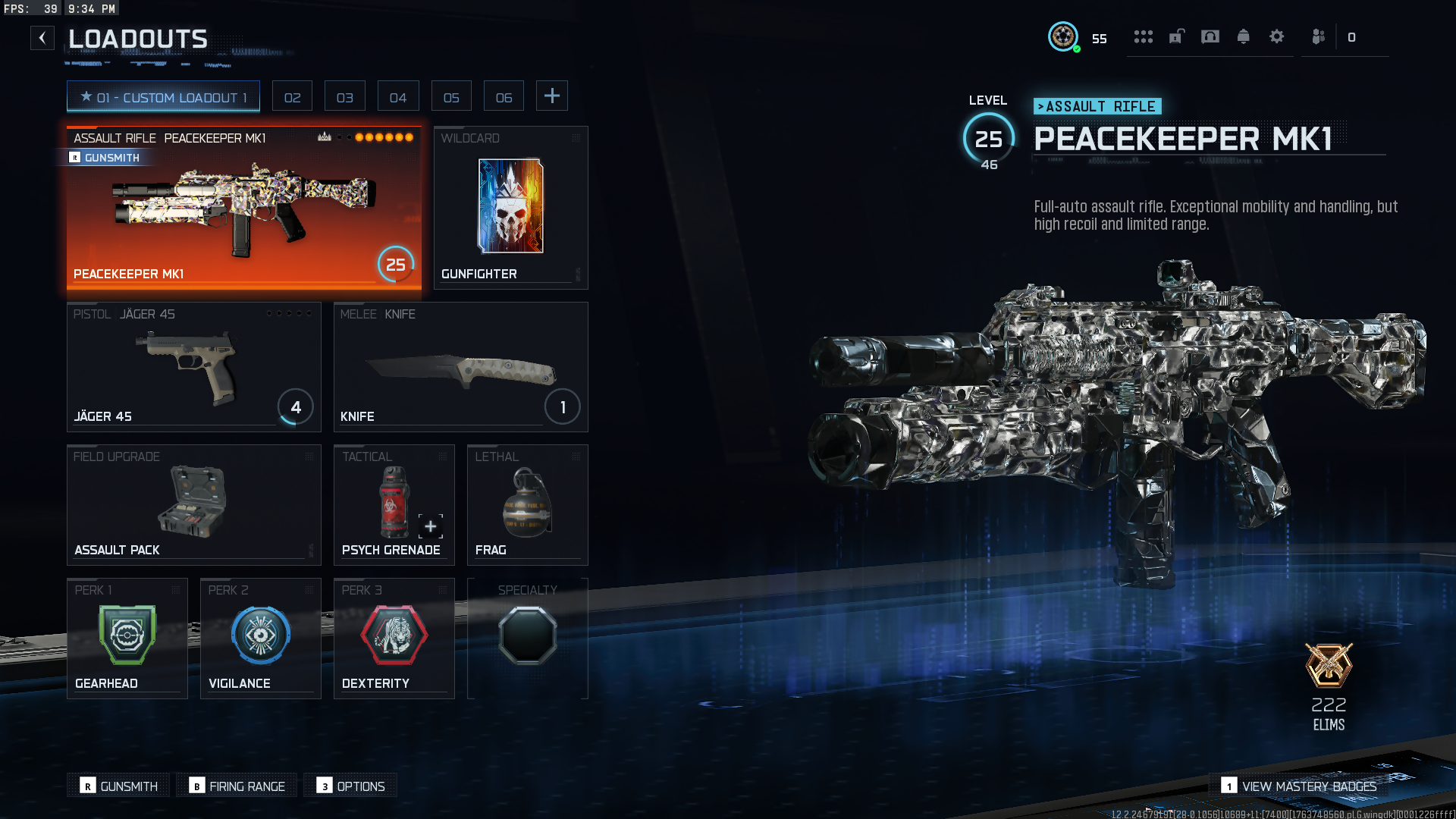The width and height of the screenshot is (1456, 819).
Task: Open the empty Specialty slot
Action: pyautogui.click(x=527, y=639)
